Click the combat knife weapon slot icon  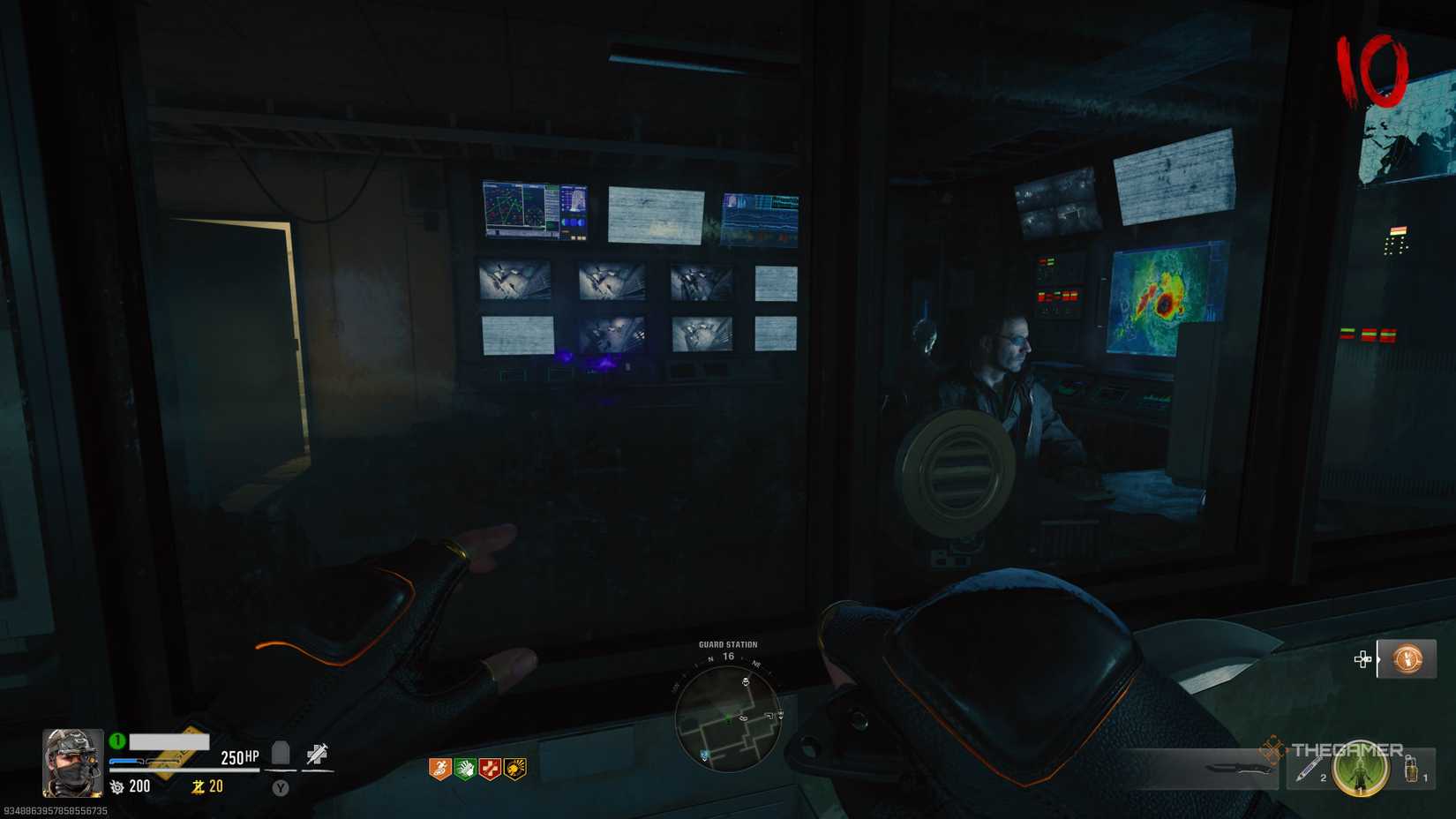pos(1236,768)
